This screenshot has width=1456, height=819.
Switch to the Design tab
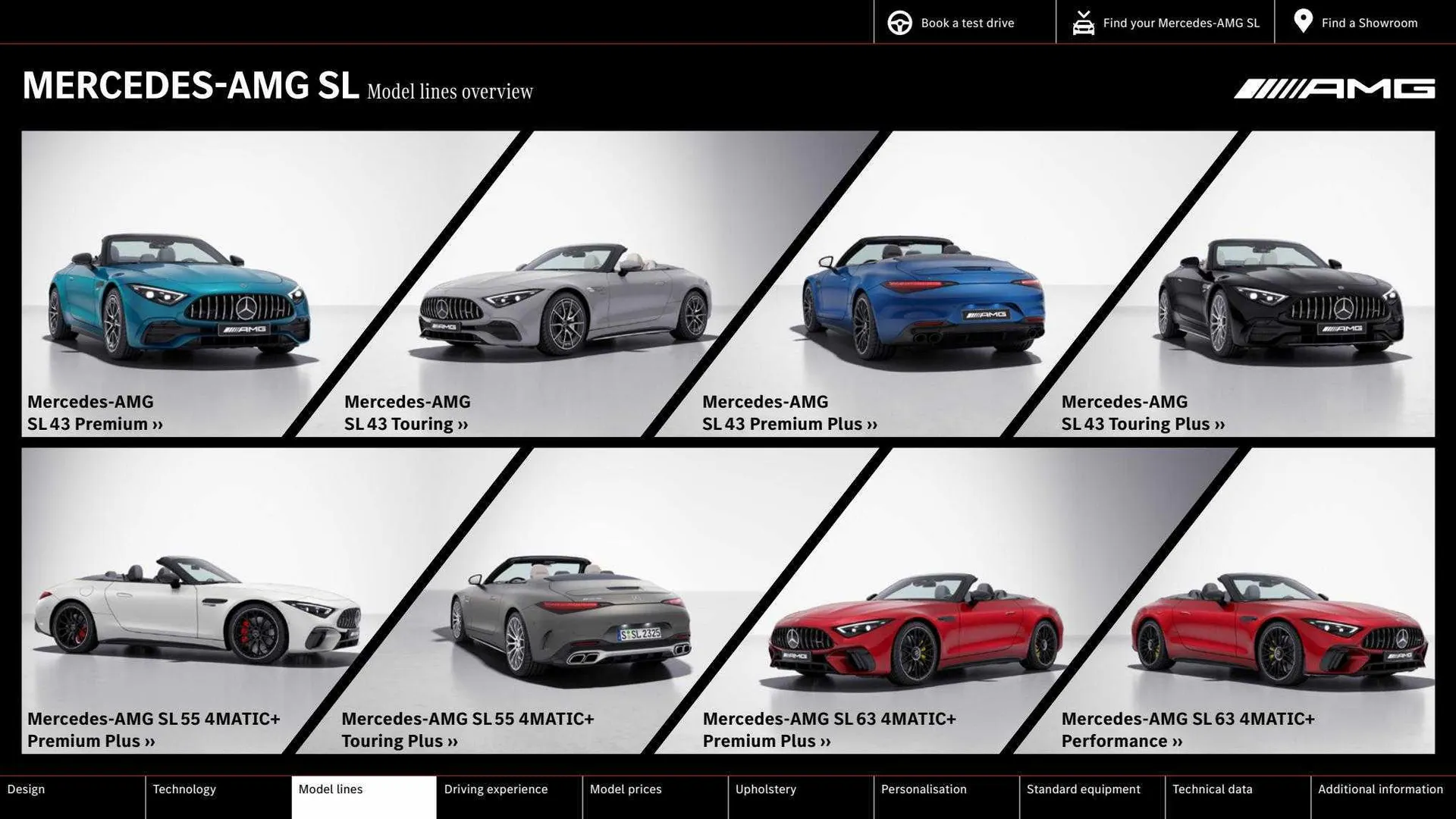tap(26, 789)
